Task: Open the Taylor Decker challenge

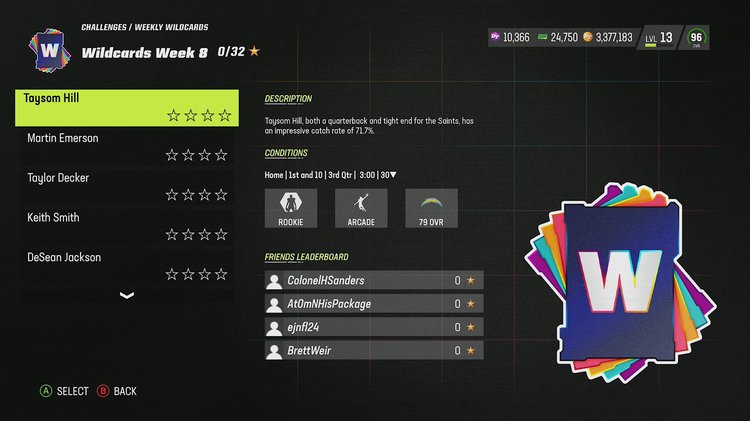Action: 127,186
